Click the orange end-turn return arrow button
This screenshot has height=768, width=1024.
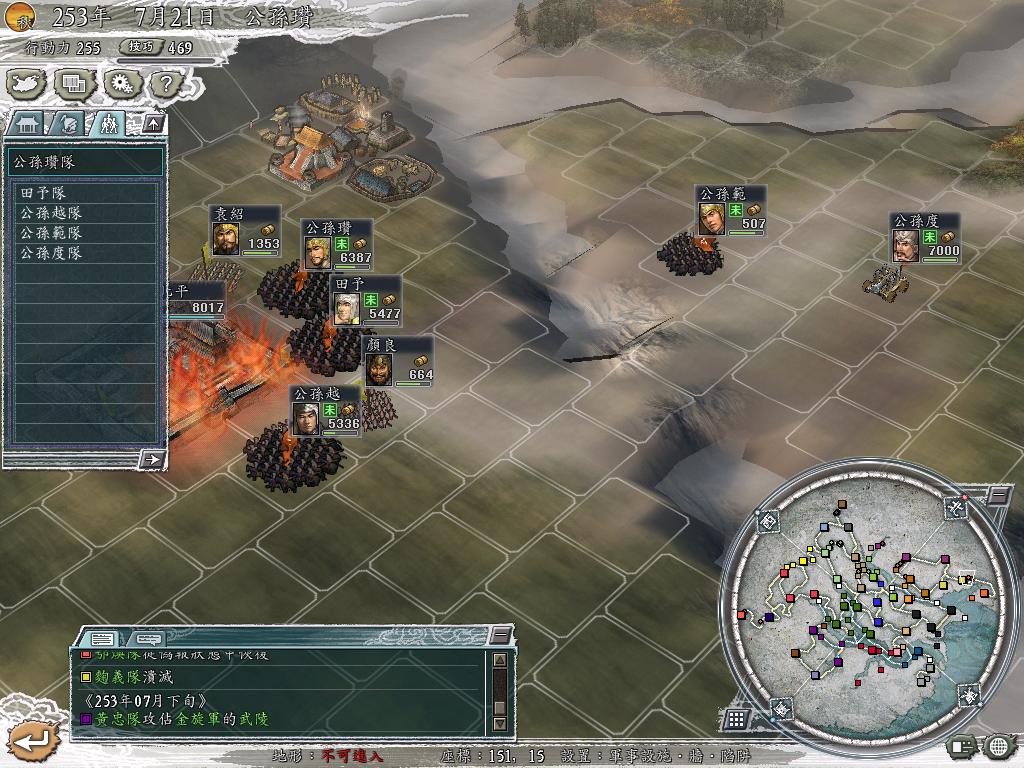point(32,741)
